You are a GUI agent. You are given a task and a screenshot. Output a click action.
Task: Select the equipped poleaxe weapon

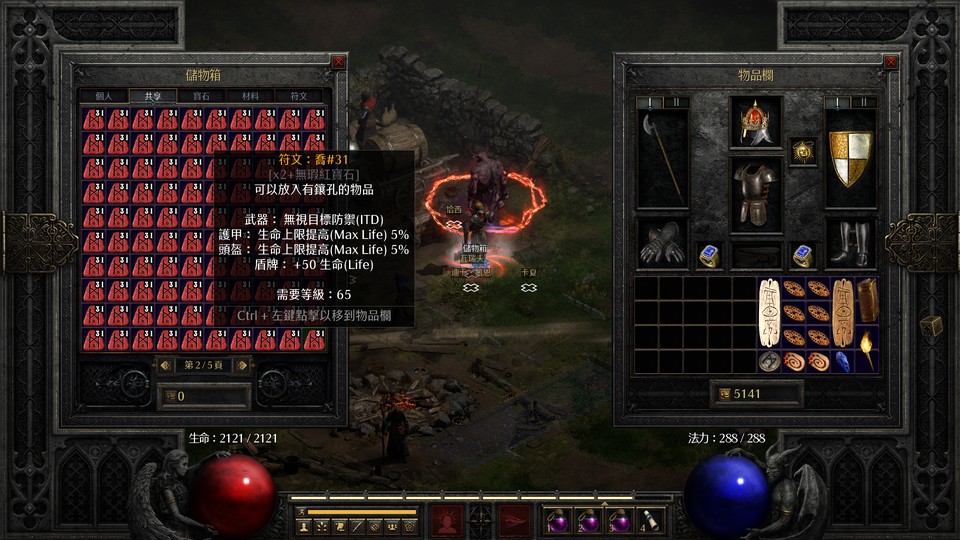tap(663, 155)
